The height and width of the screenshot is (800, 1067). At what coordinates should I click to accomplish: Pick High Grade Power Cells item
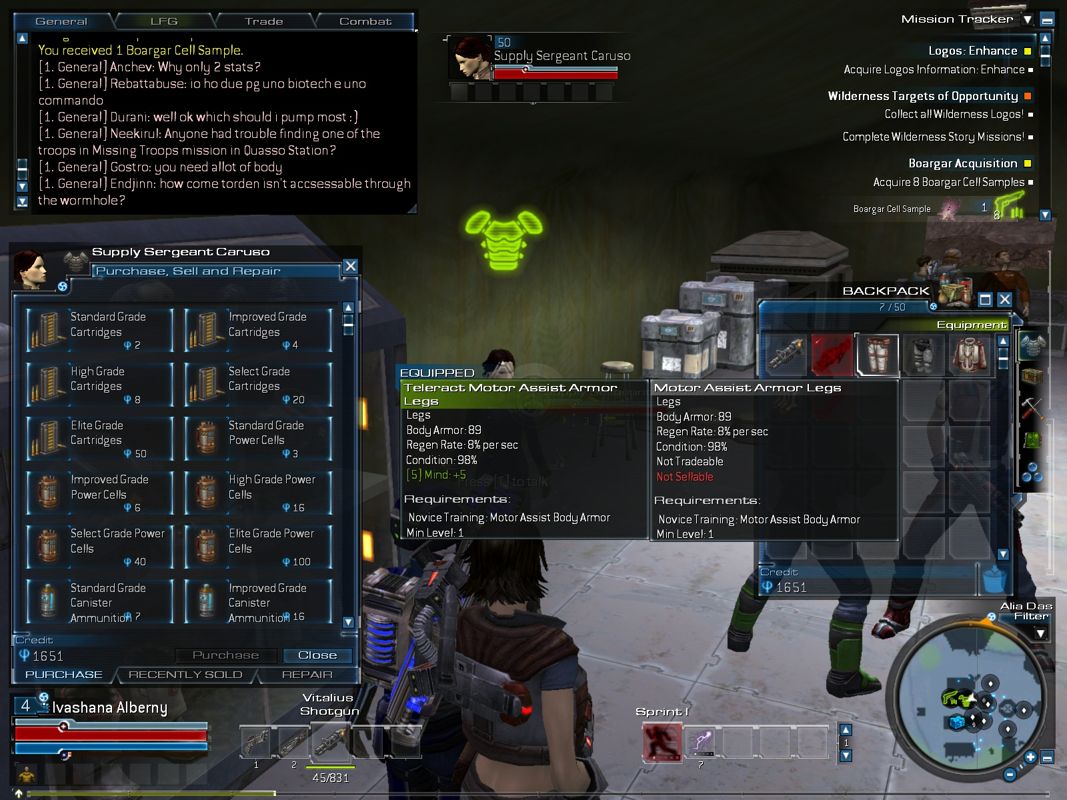click(255, 492)
